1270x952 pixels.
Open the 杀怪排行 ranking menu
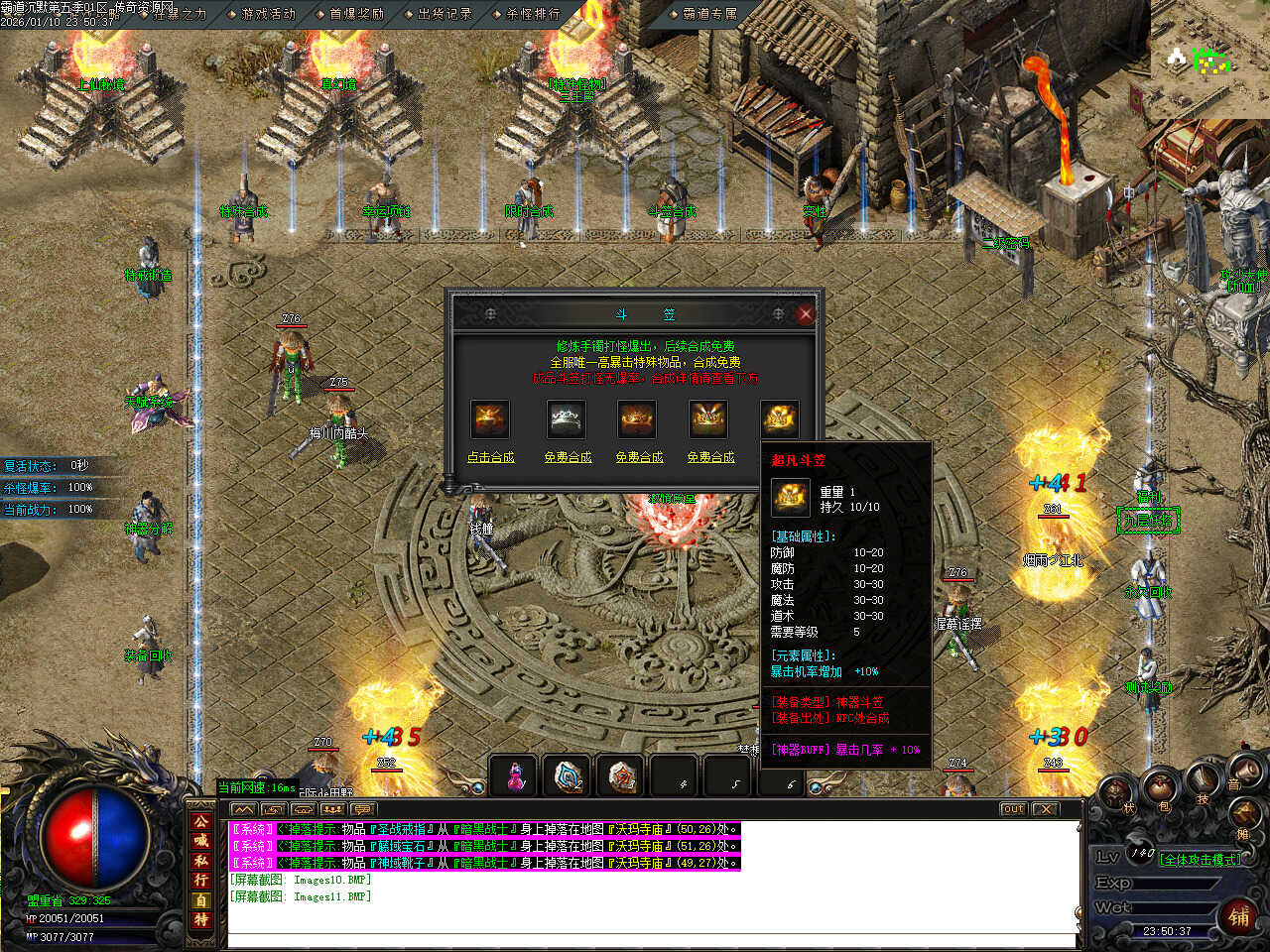(533, 14)
